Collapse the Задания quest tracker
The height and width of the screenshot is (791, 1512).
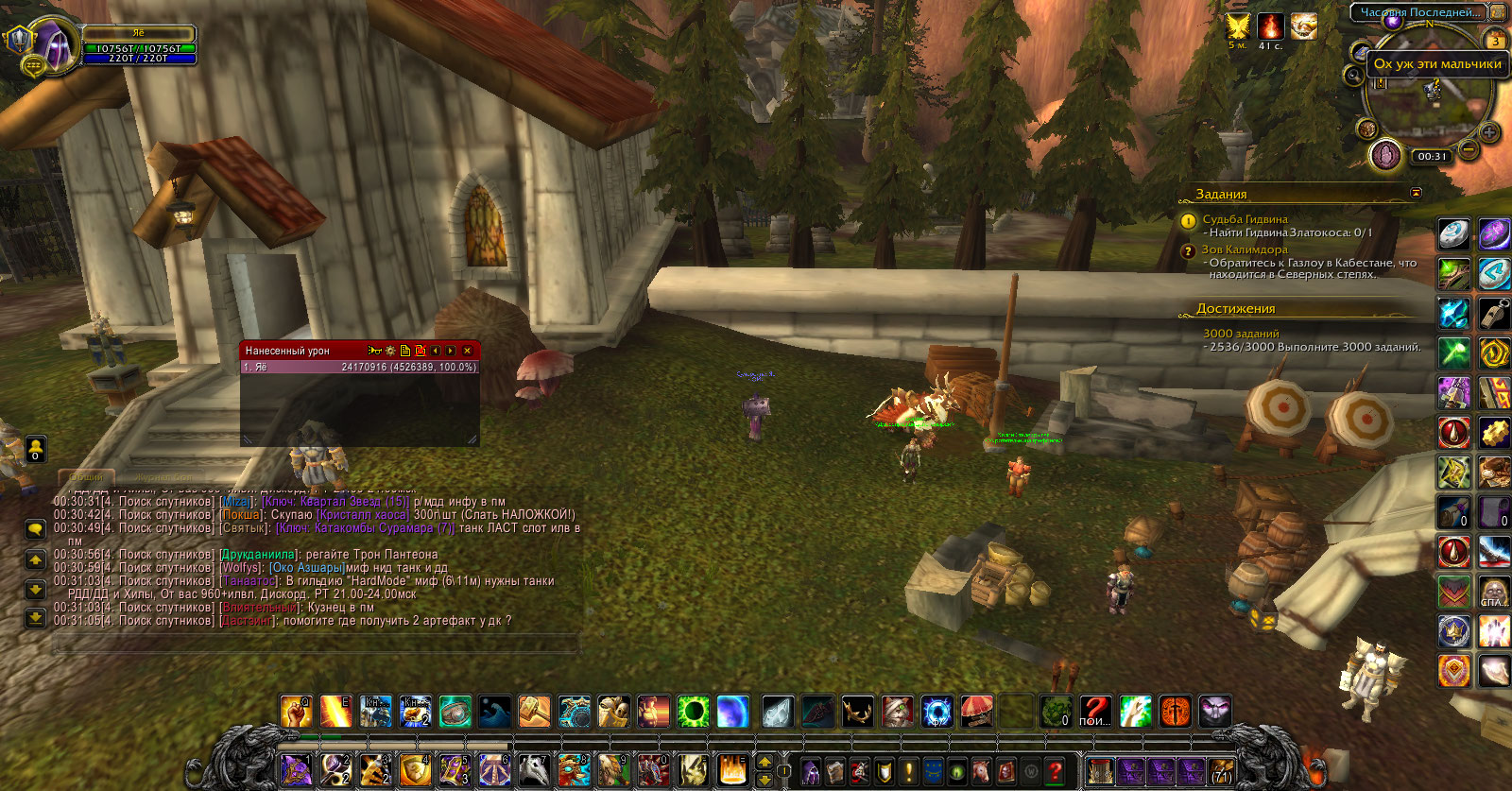1416,193
